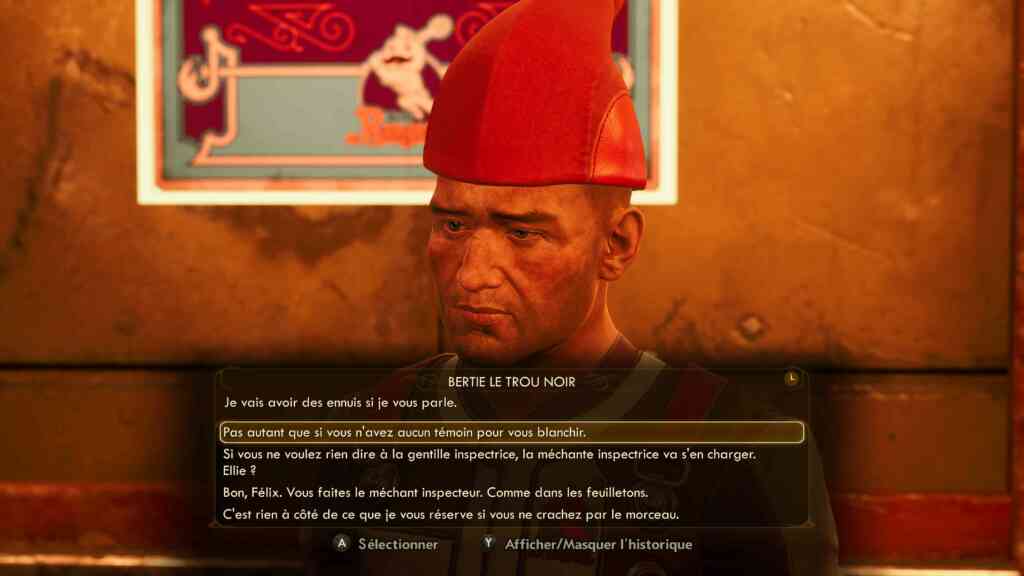Select the "gentille inspectrice, méchante inspectrice" reply

489,454
